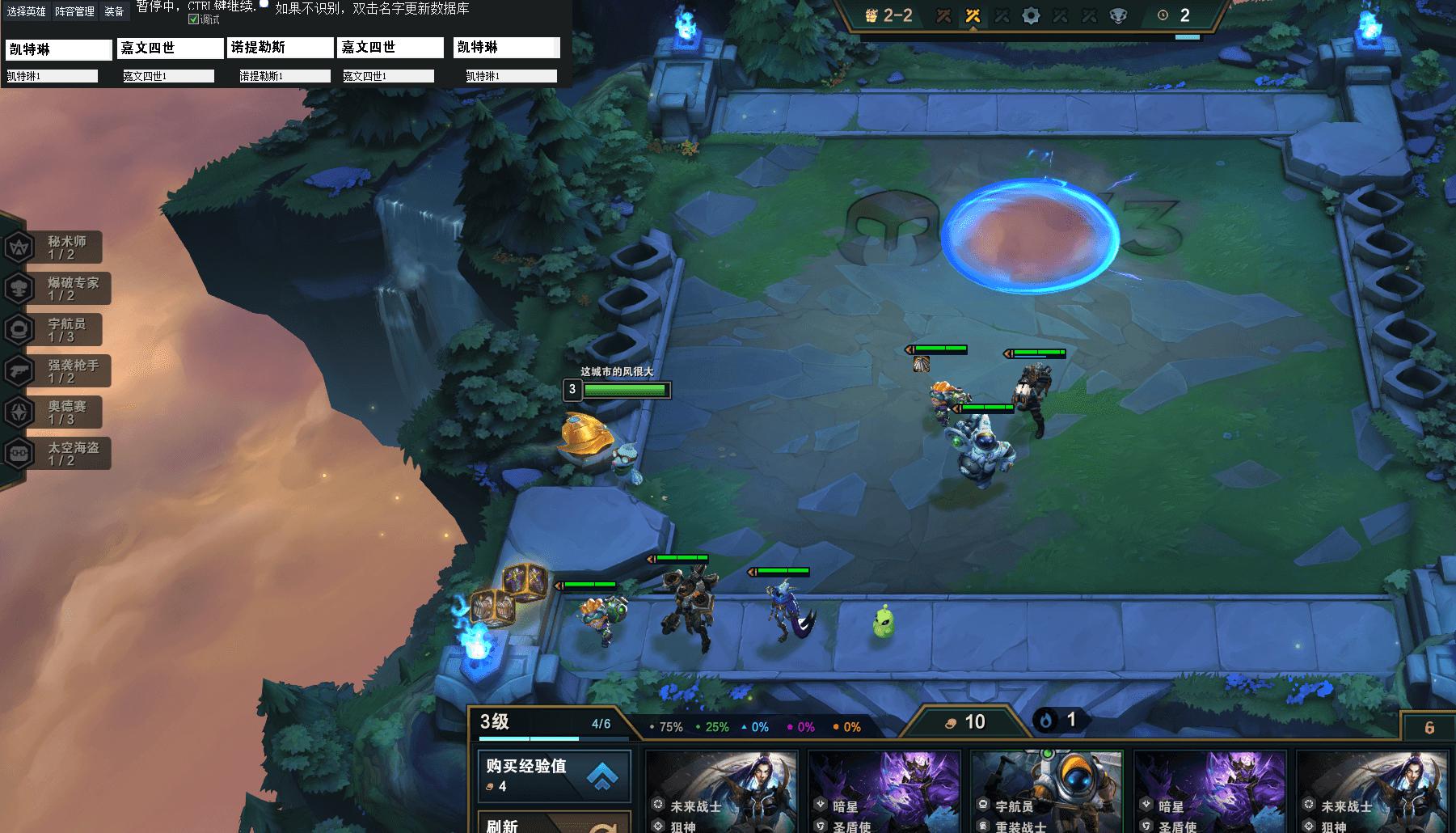Open the 选择英雄 overlay tab
This screenshot has width=1456, height=833.
click(27, 11)
